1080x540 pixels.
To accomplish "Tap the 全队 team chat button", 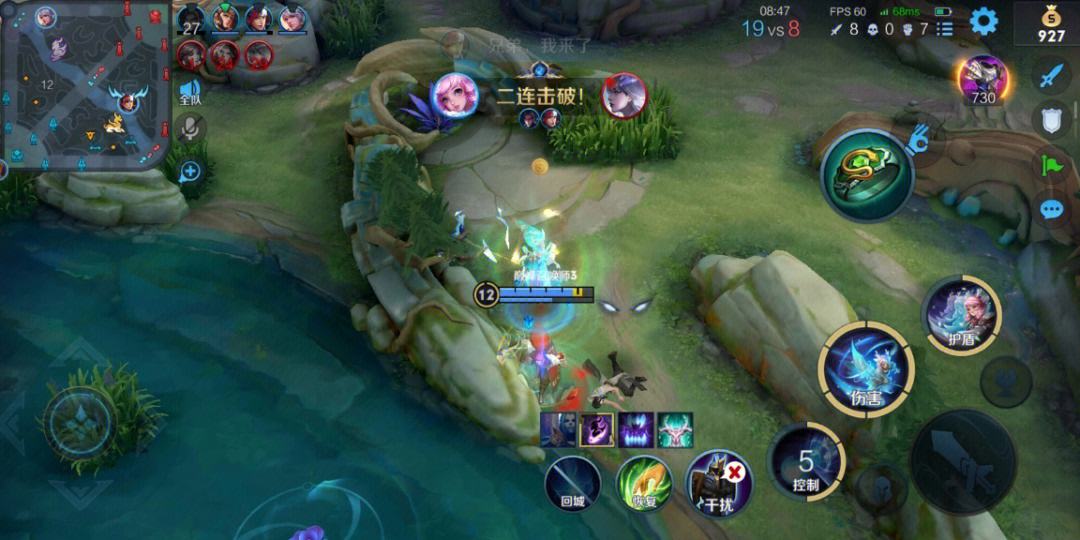I will pos(190,93).
